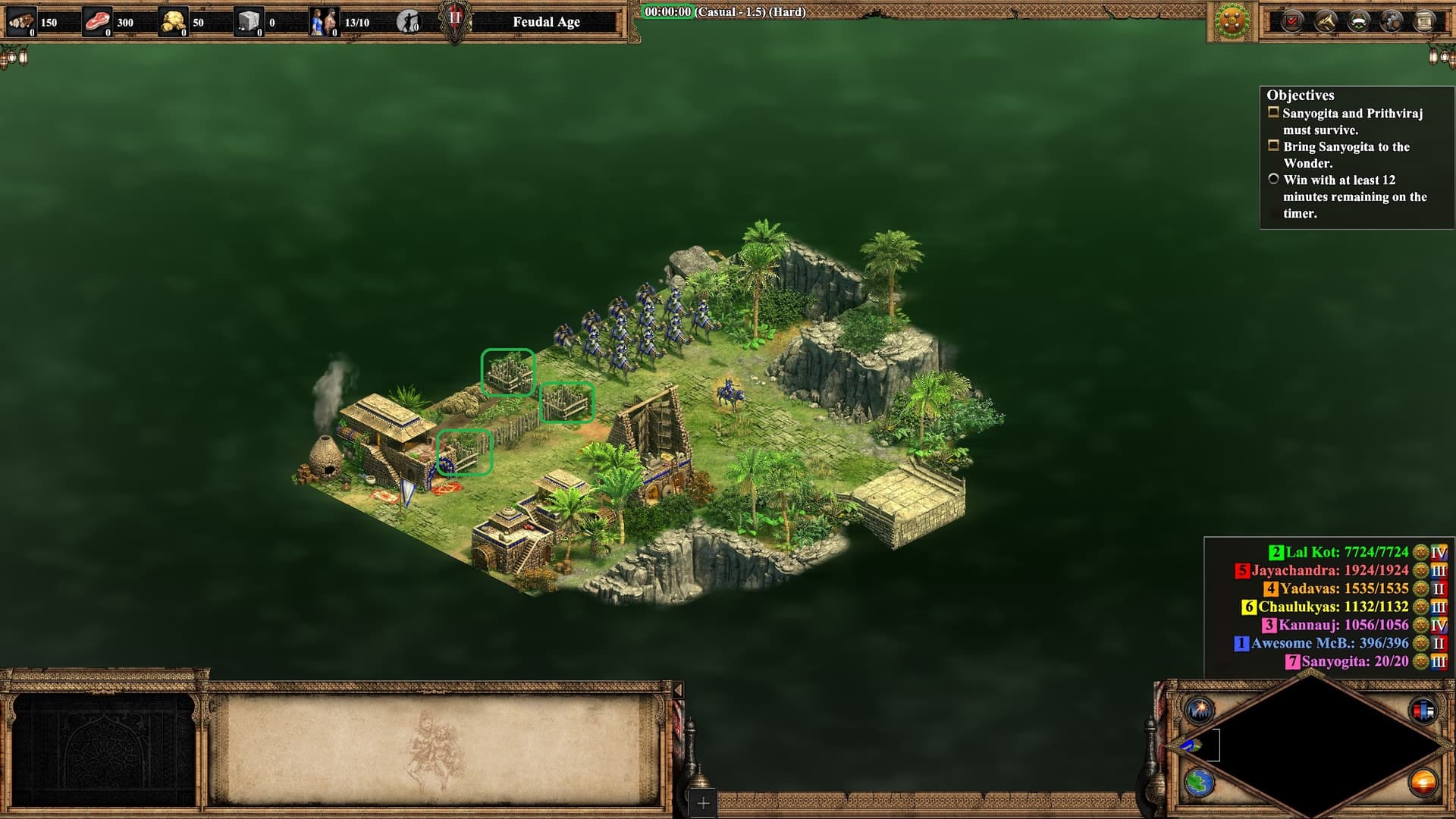The image size is (1456, 819).
Task: Click the golden horn chat button
Action: click(1326, 21)
